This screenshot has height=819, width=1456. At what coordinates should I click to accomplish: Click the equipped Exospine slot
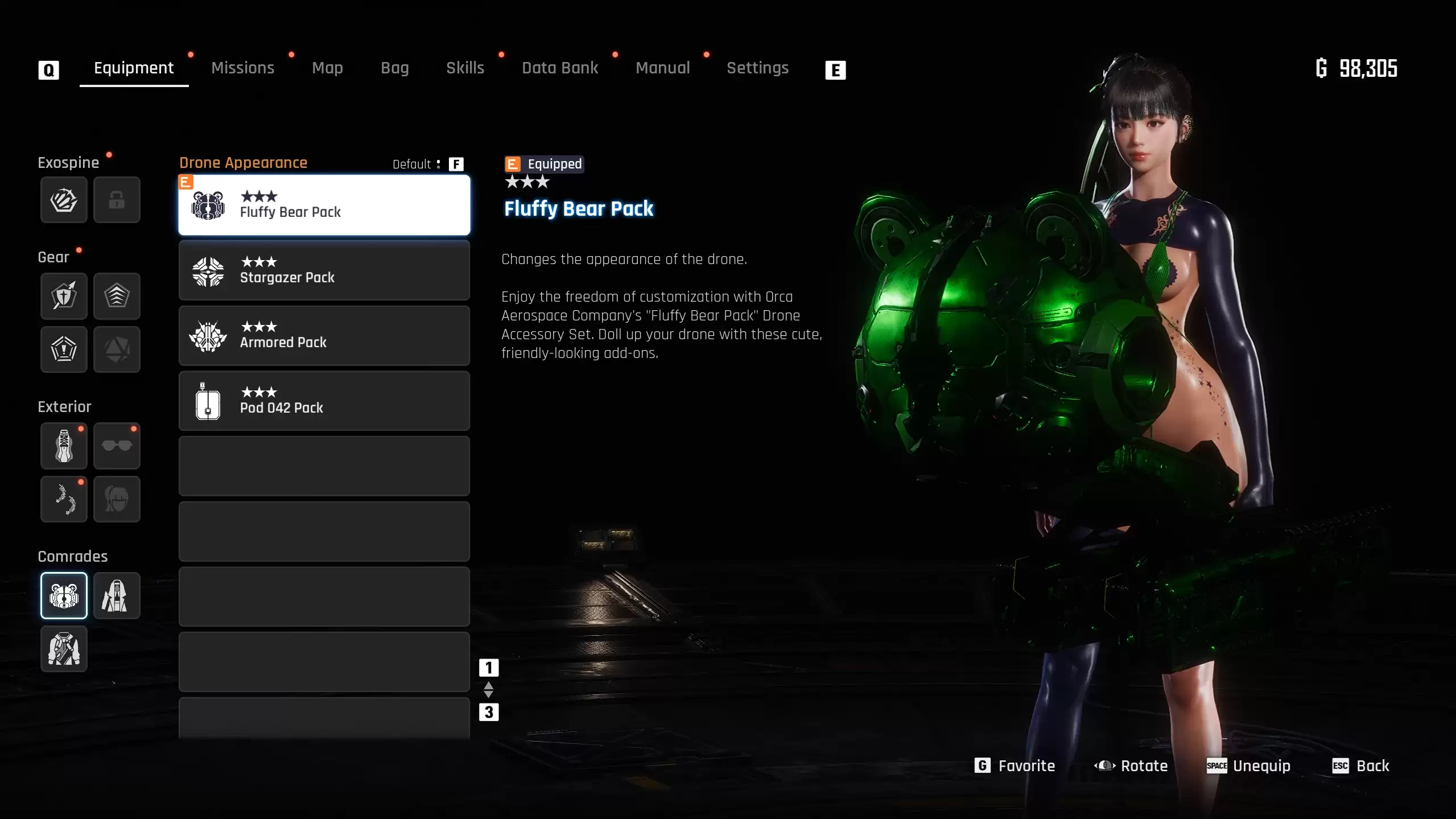click(64, 200)
